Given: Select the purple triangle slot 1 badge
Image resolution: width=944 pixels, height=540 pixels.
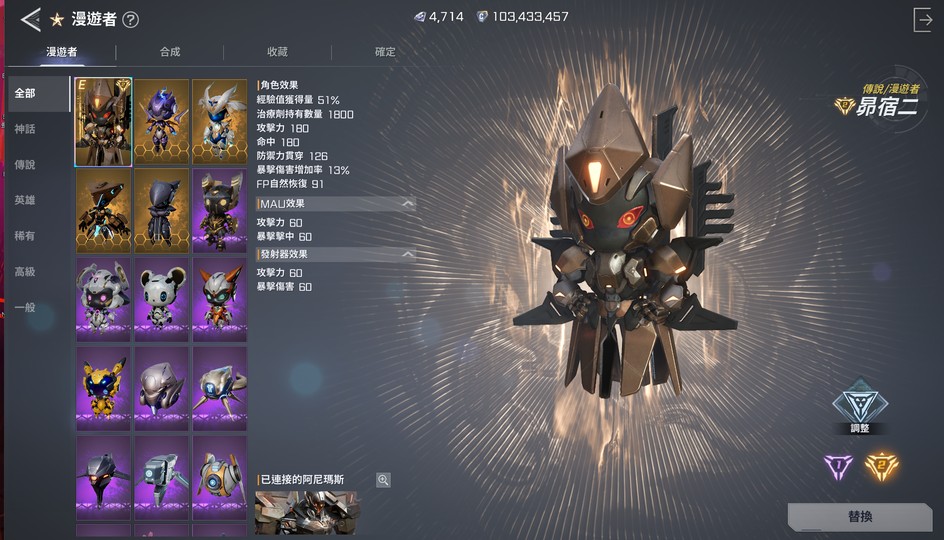Looking at the screenshot, I should pyautogui.click(x=837, y=465).
